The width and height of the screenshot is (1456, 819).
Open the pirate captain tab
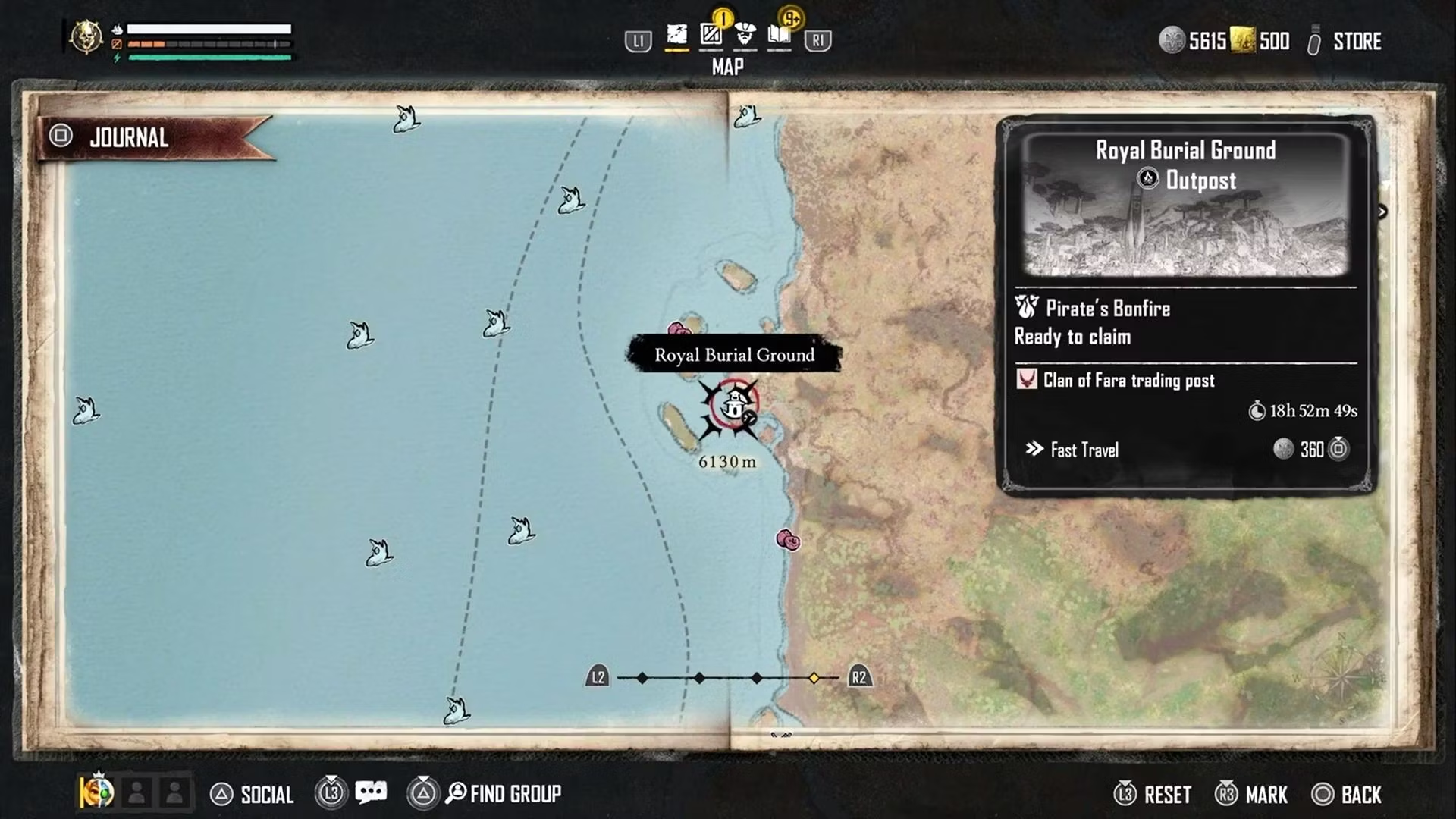tap(745, 35)
